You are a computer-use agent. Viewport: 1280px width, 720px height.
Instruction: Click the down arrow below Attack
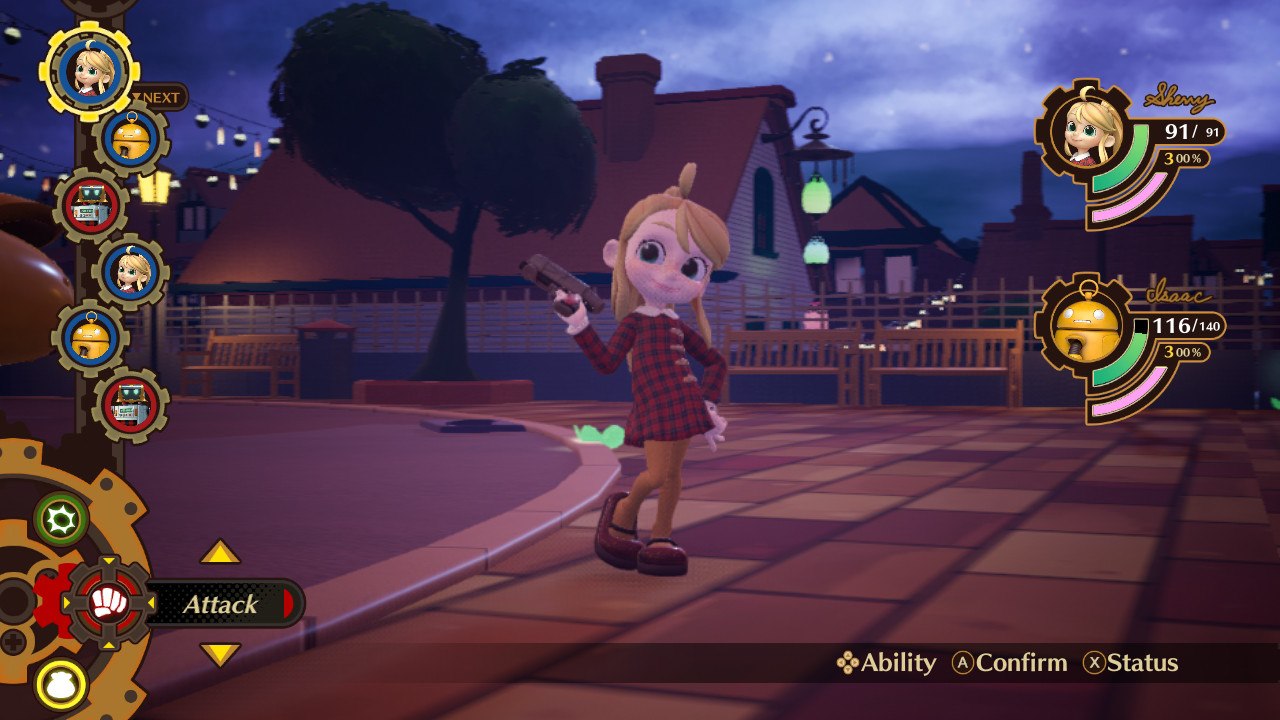coord(220,655)
